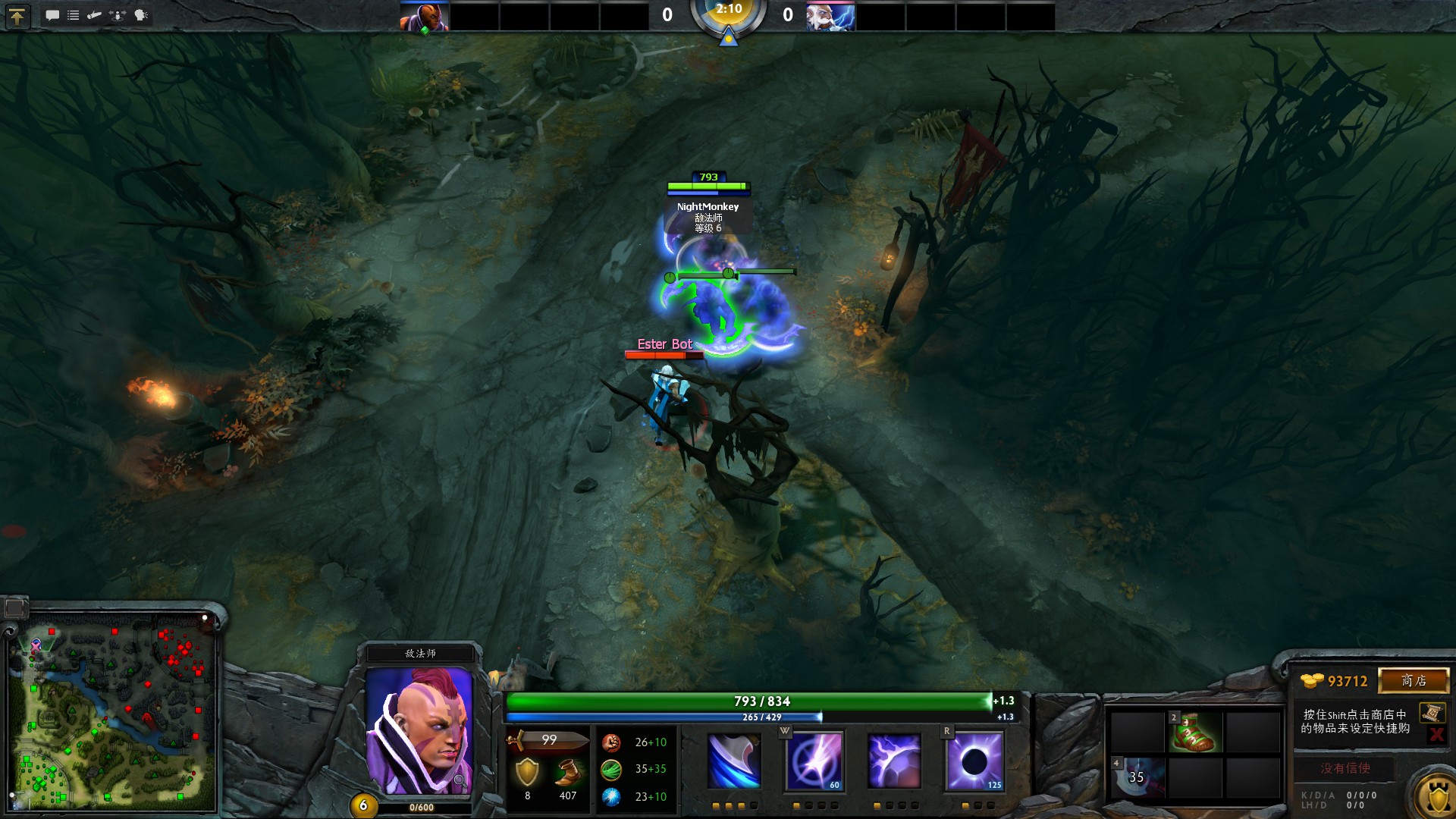Open the combat log scroll icon

click(x=95, y=15)
